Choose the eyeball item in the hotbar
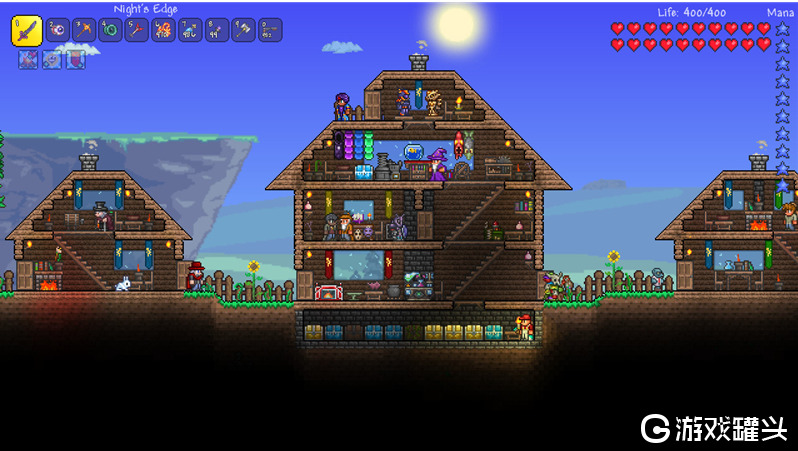798x451 pixels. pos(58,30)
